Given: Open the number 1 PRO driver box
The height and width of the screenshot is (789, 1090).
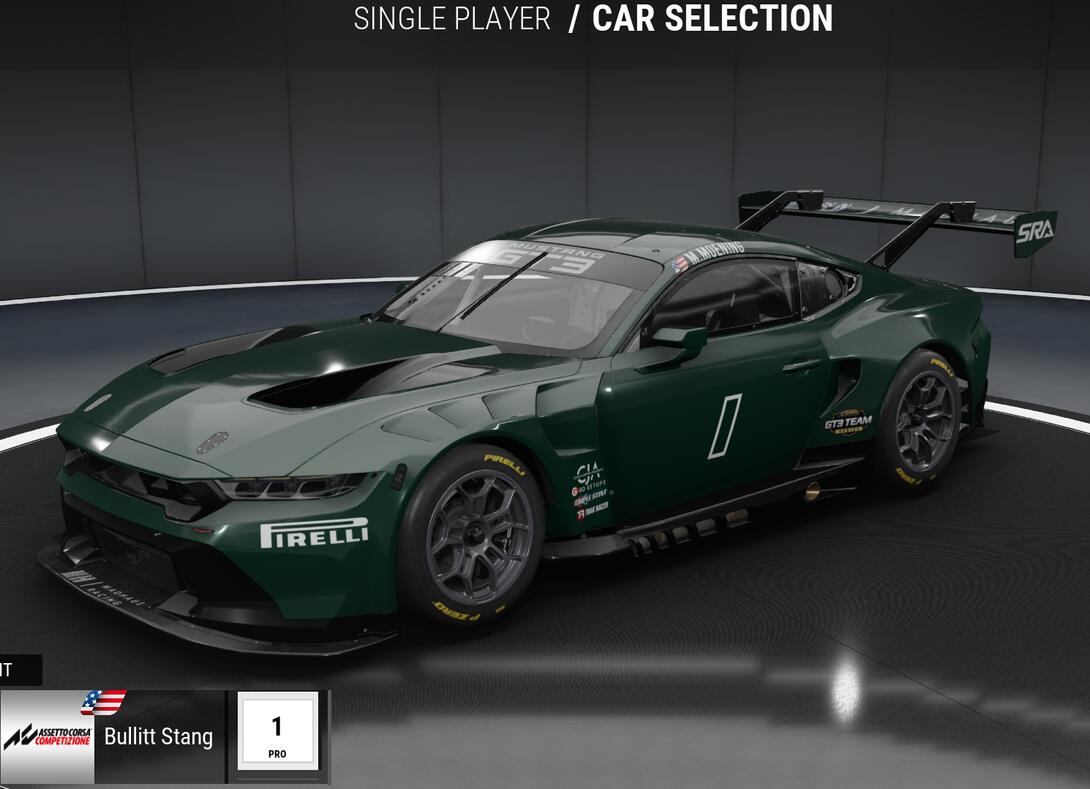Looking at the screenshot, I should 277,734.
